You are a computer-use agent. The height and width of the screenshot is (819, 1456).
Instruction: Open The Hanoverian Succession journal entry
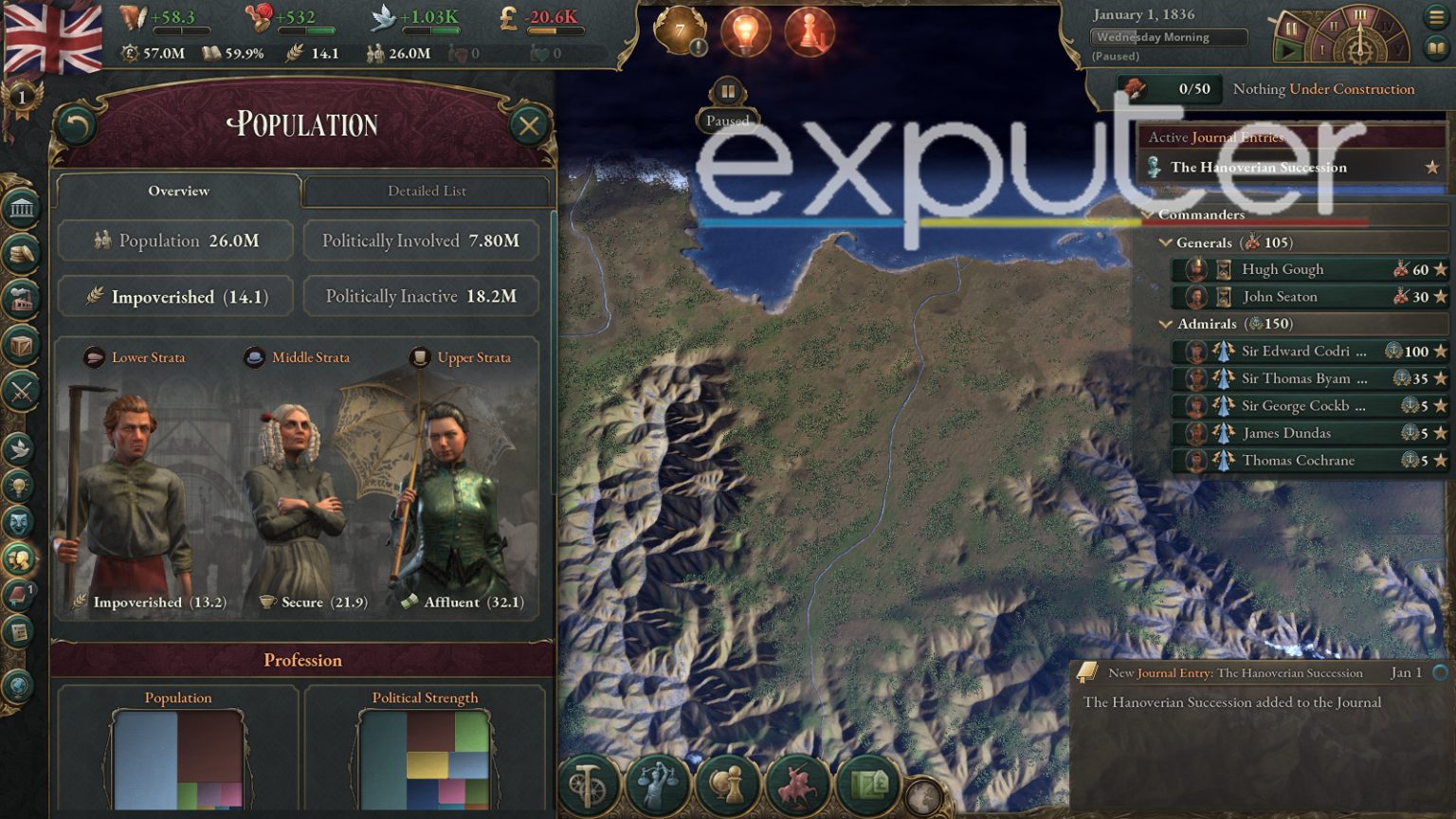(x=1256, y=167)
